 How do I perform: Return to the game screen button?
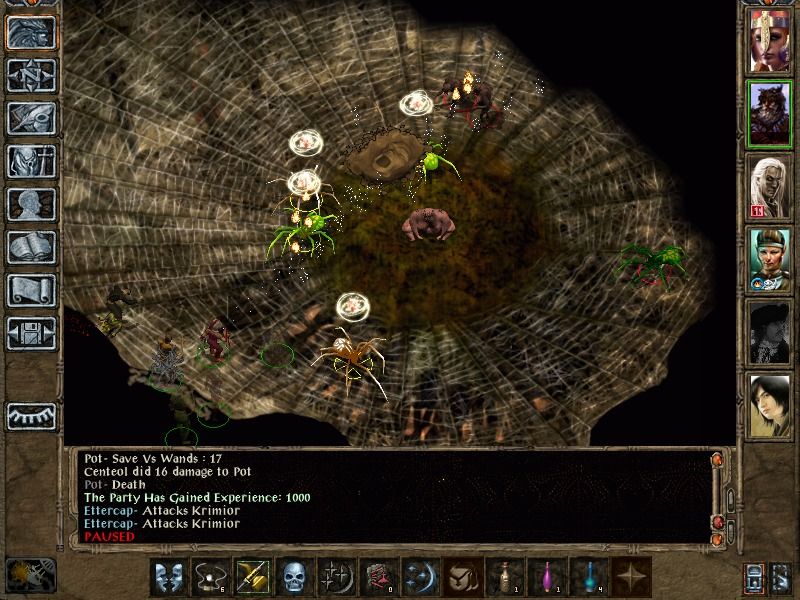tap(31, 32)
